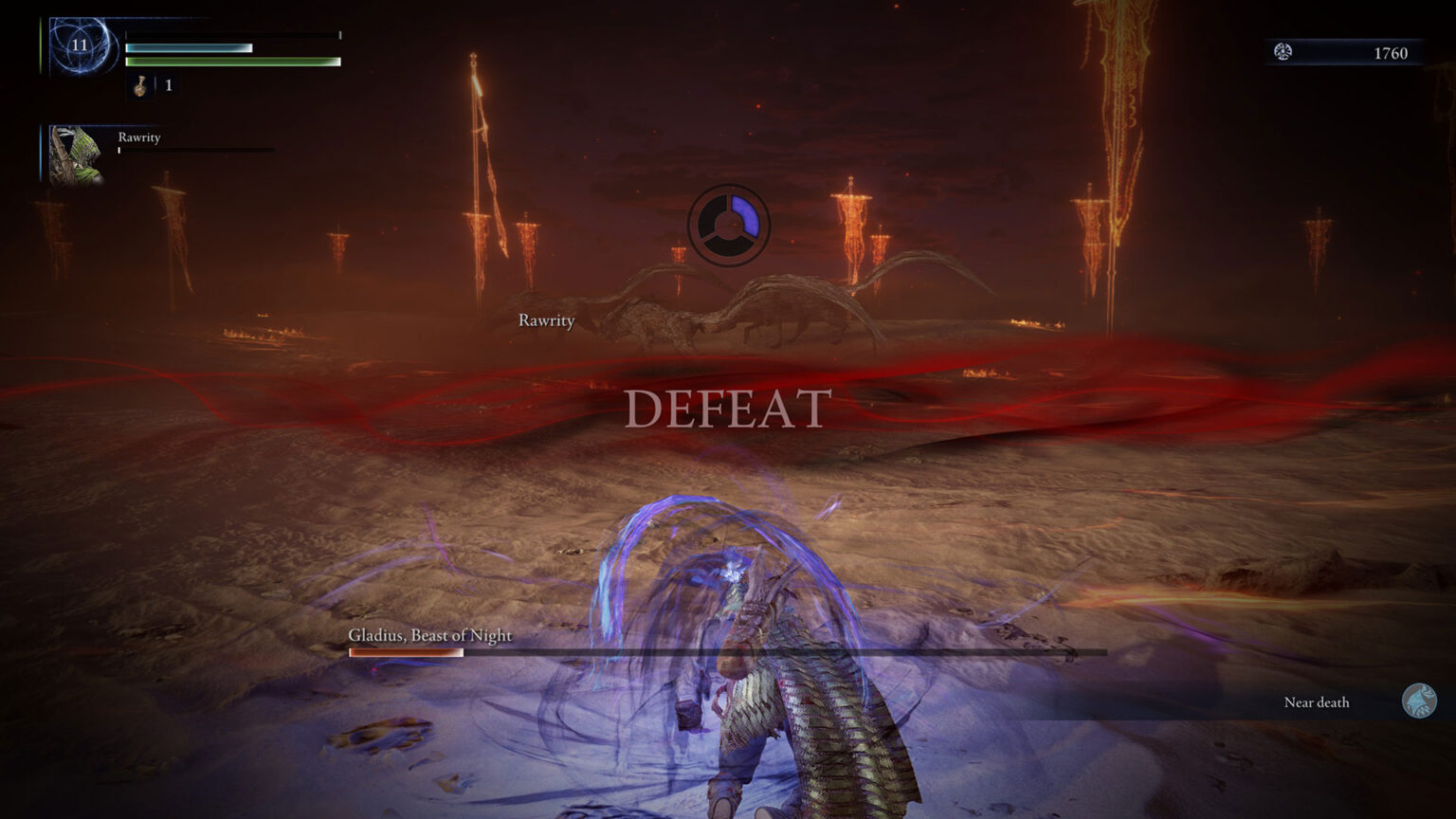Click the rune currency icon beside 1760
The height and width of the screenshot is (819, 1456).
tap(1286, 53)
